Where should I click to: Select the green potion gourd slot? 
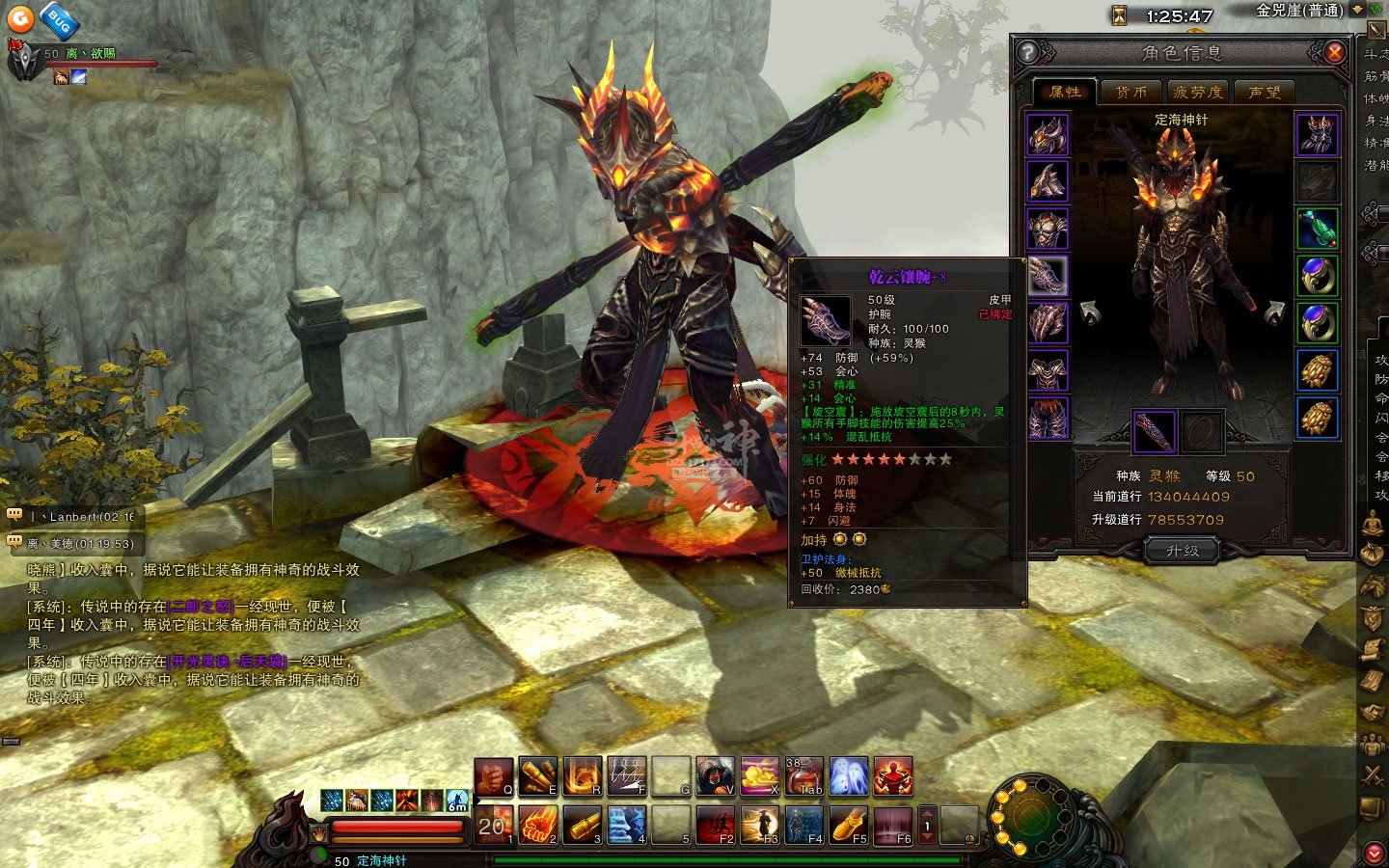[1317, 229]
